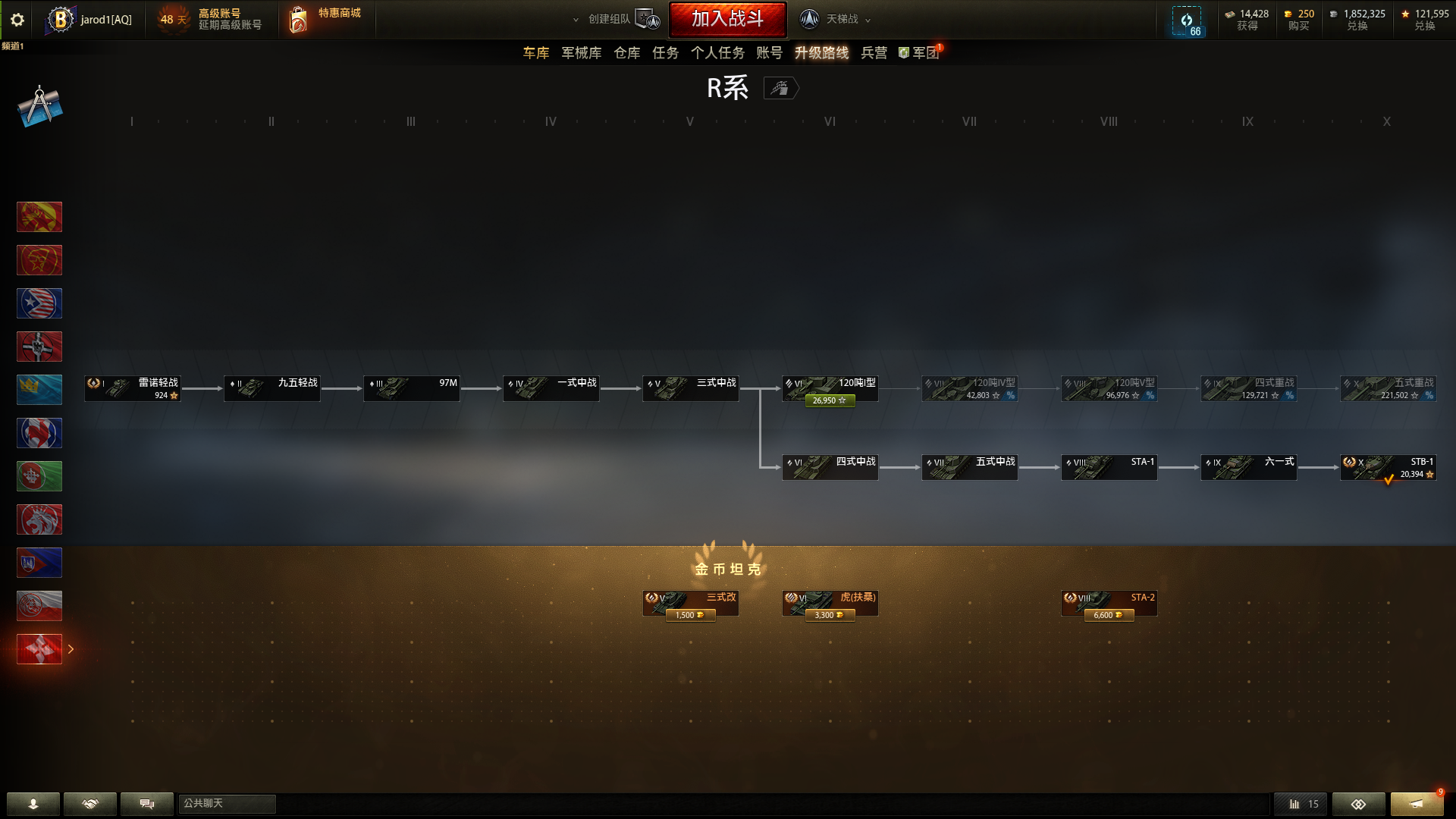Open the blueprints compass icon
Image resolution: width=1456 pixels, height=819 pixels.
pos(39,106)
